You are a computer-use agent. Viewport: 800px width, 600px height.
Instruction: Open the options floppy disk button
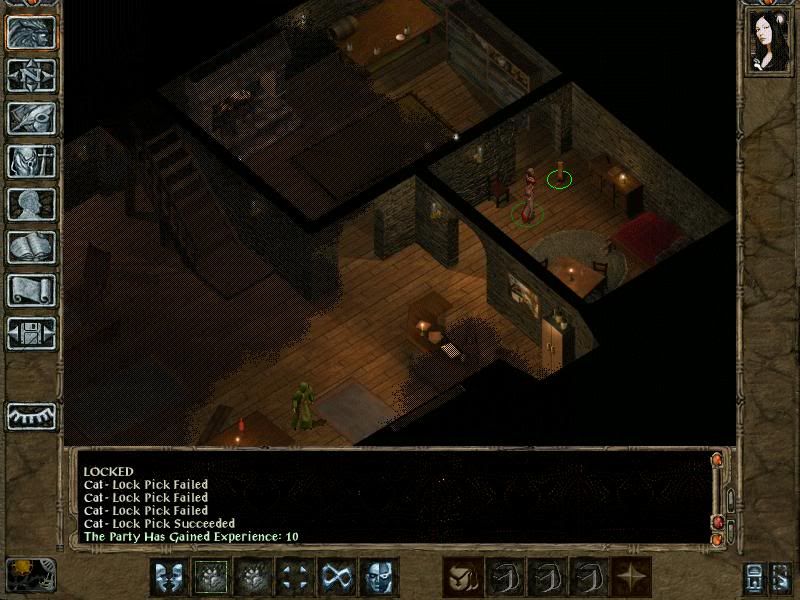tap(31, 333)
